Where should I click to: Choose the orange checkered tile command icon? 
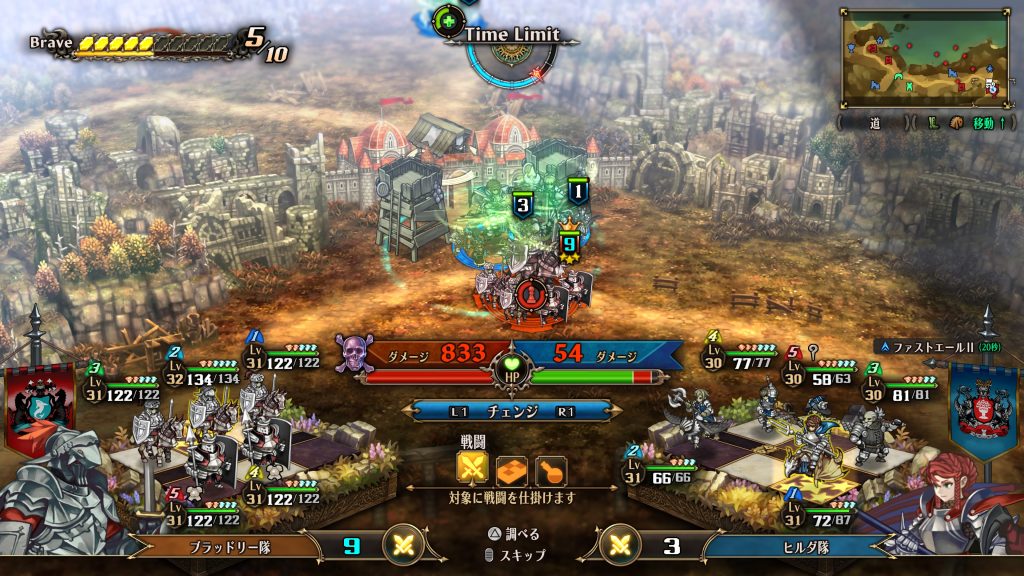[x=512, y=468]
